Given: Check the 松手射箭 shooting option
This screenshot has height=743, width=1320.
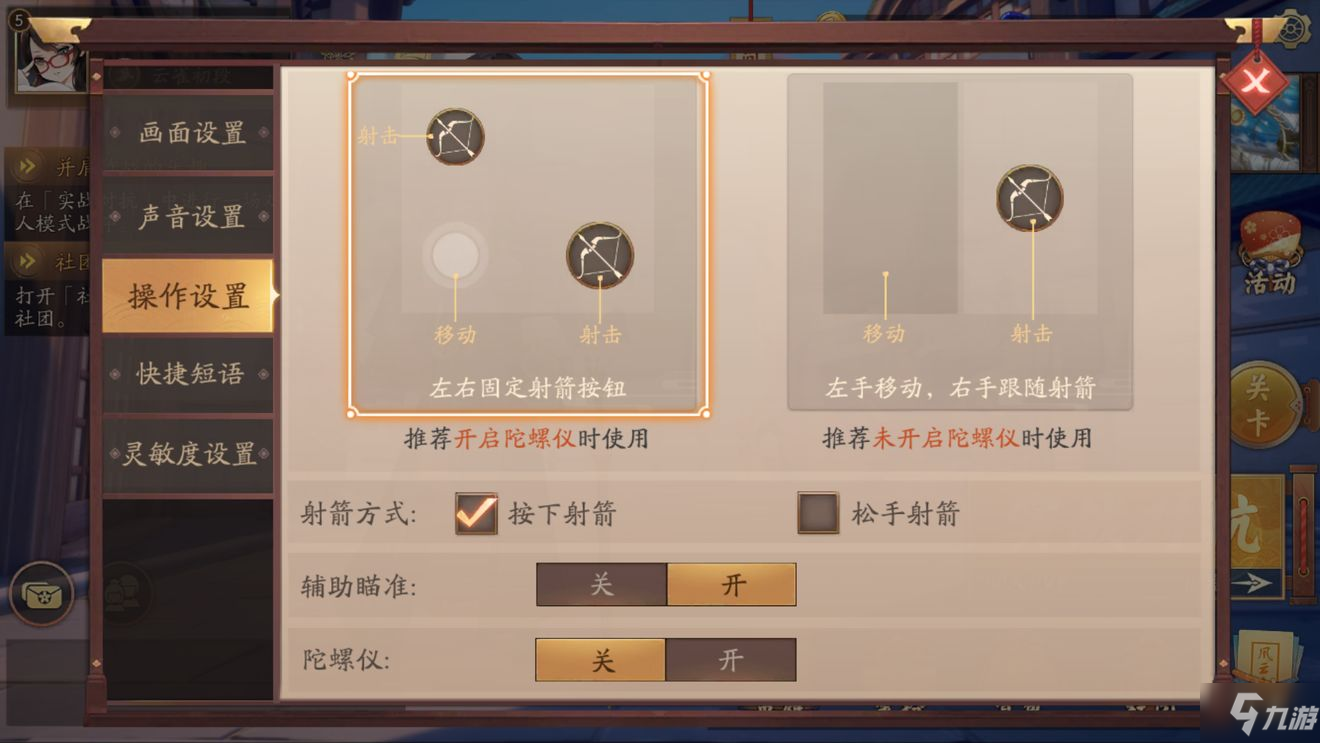Looking at the screenshot, I should pos(816,512).
